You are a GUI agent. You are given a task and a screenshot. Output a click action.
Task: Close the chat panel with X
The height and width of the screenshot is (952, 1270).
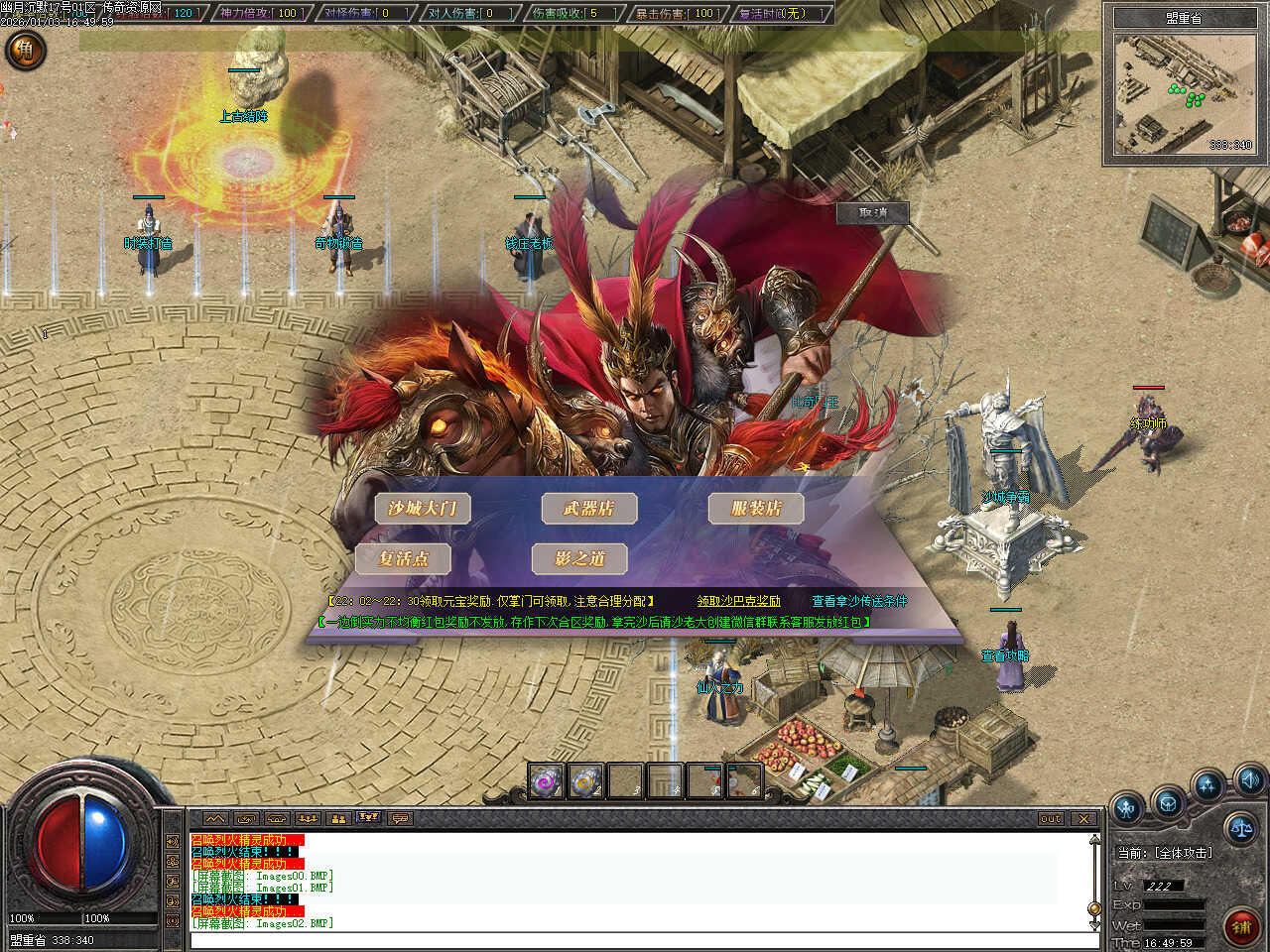click(x=1083, y=818)
